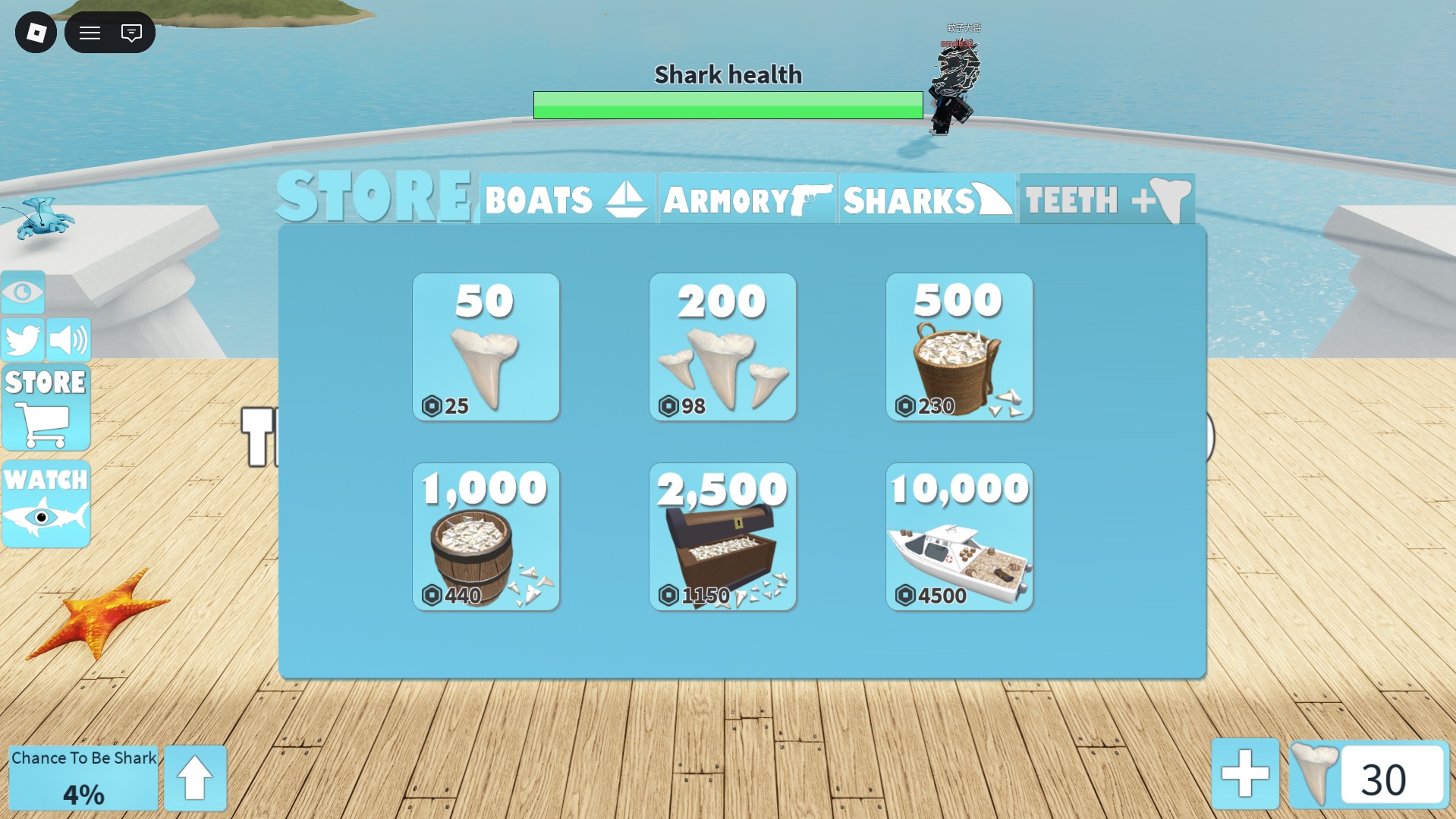Buy the 2,500 teeth treasure chest
Image resolution: width=1456 pixels, height=819 pixels.
(722, 537)
